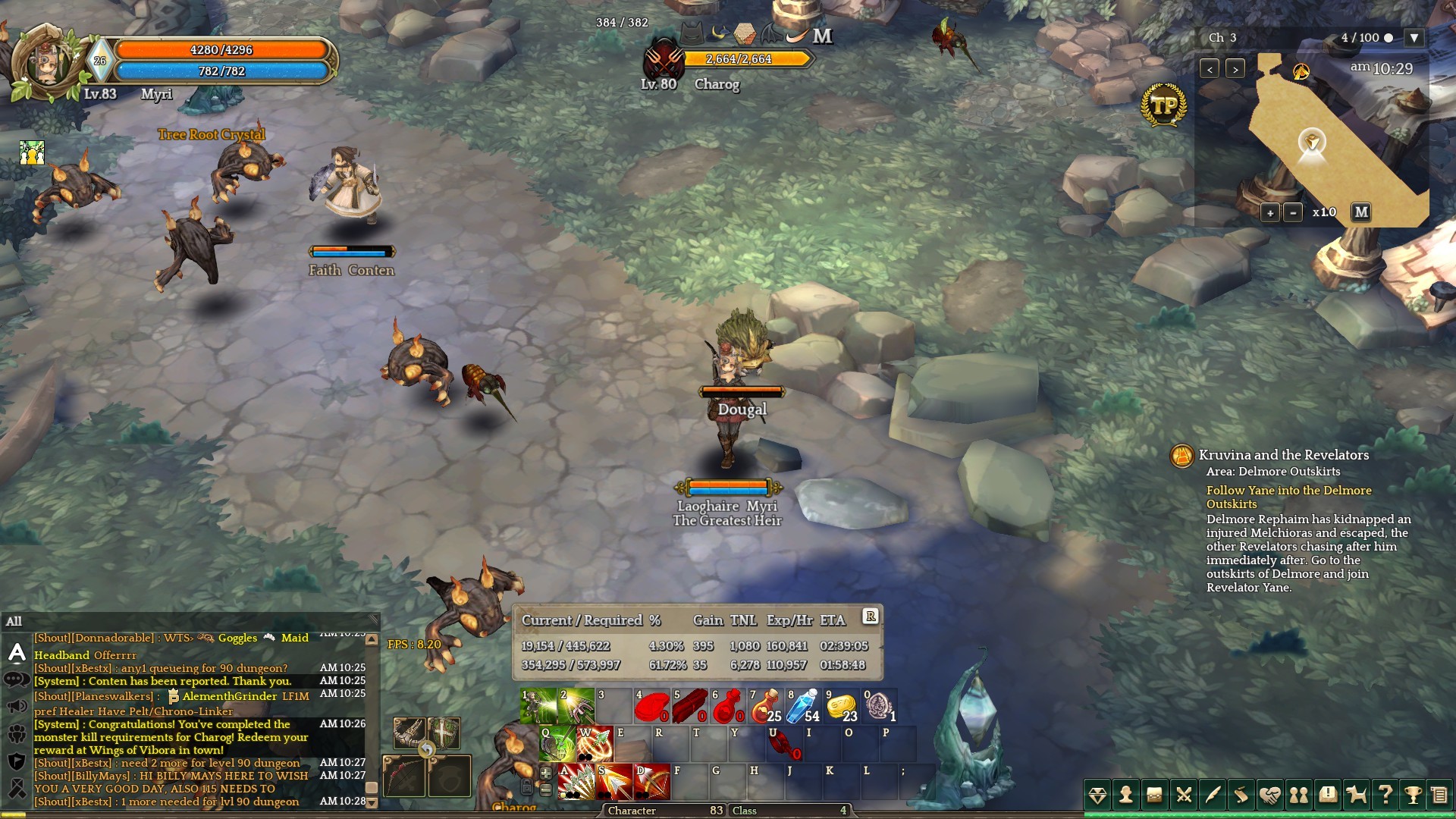
Task: Use the gold SP bar item in slot 9
Action: coord(841,706)
